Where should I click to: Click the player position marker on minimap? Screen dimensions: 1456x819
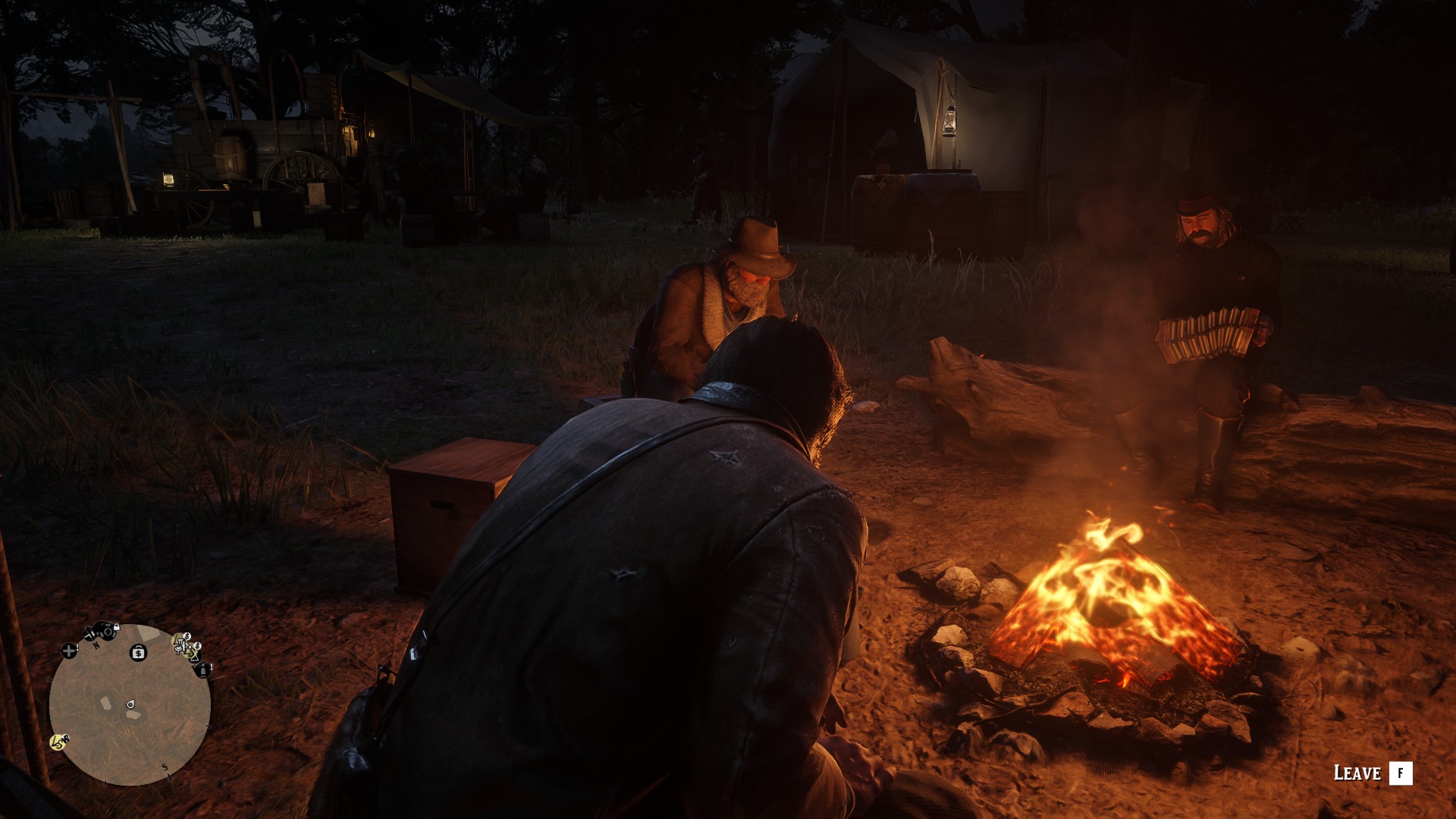point(131,704)
